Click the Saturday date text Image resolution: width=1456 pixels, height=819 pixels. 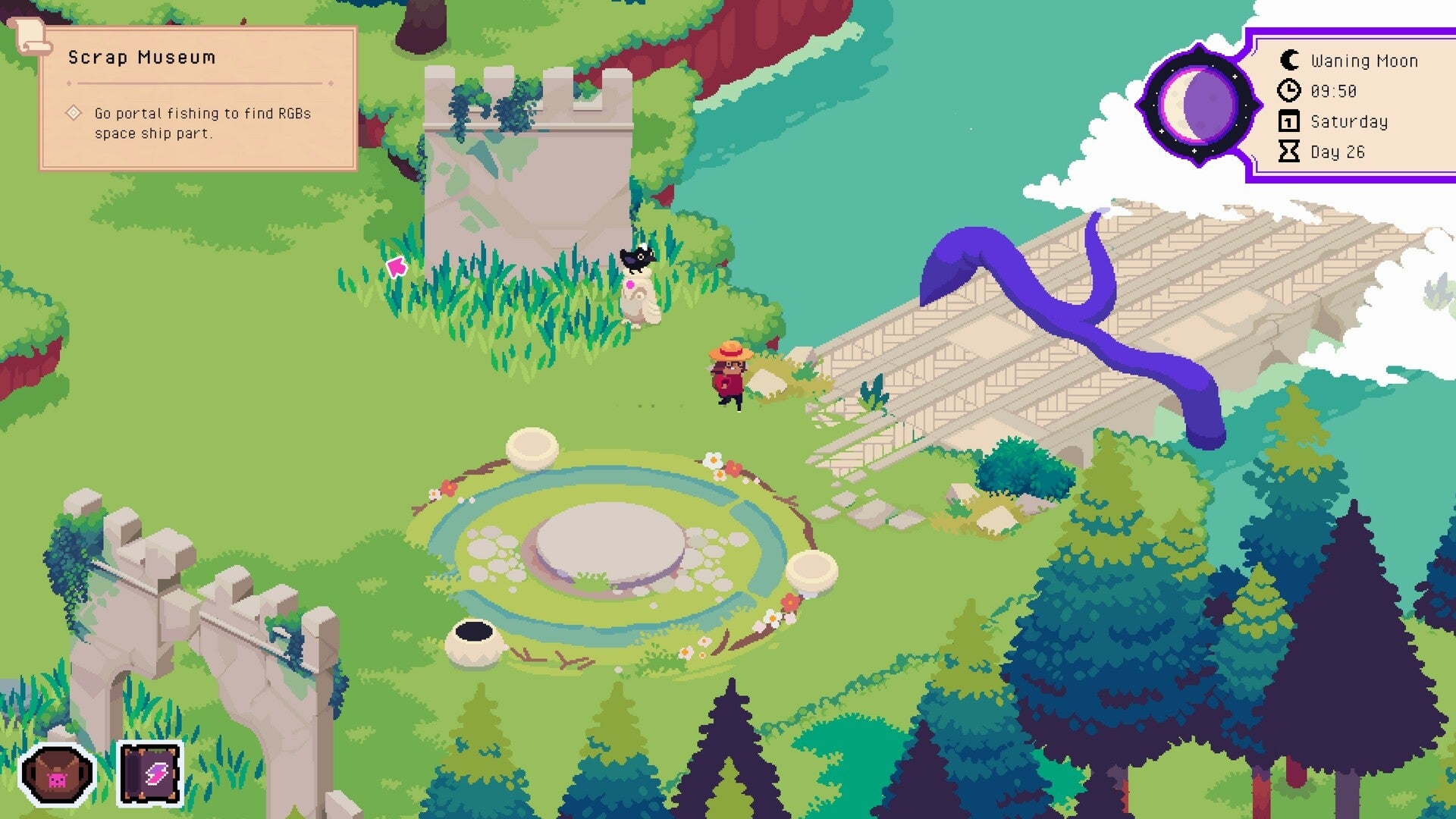click(x=1350, y=121)
